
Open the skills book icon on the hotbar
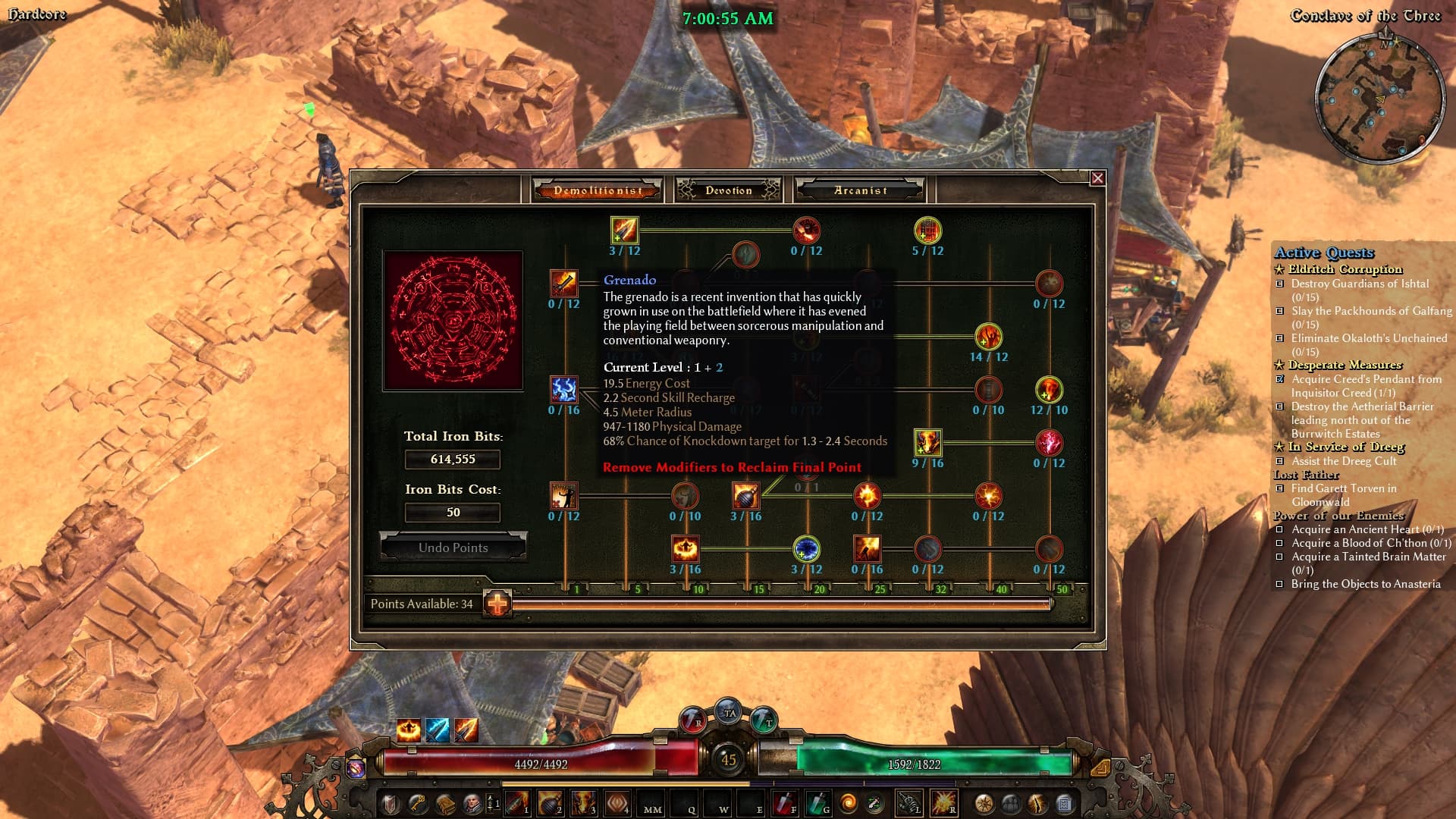click(x=445, y=802)
